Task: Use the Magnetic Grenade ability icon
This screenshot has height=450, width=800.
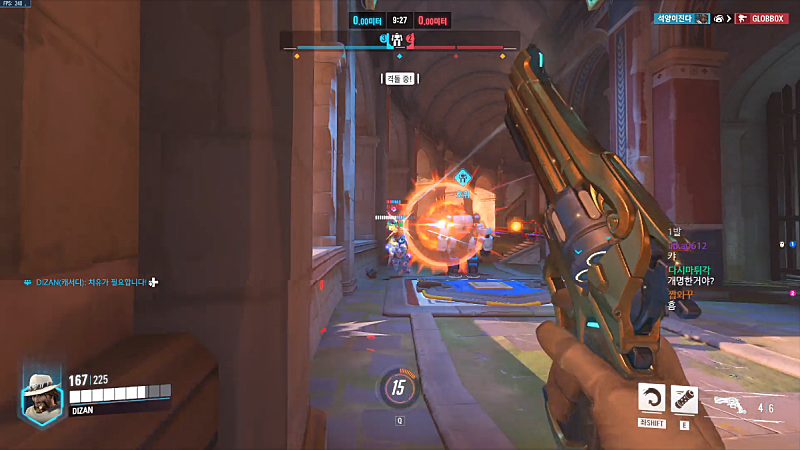Action: point(684,399)
